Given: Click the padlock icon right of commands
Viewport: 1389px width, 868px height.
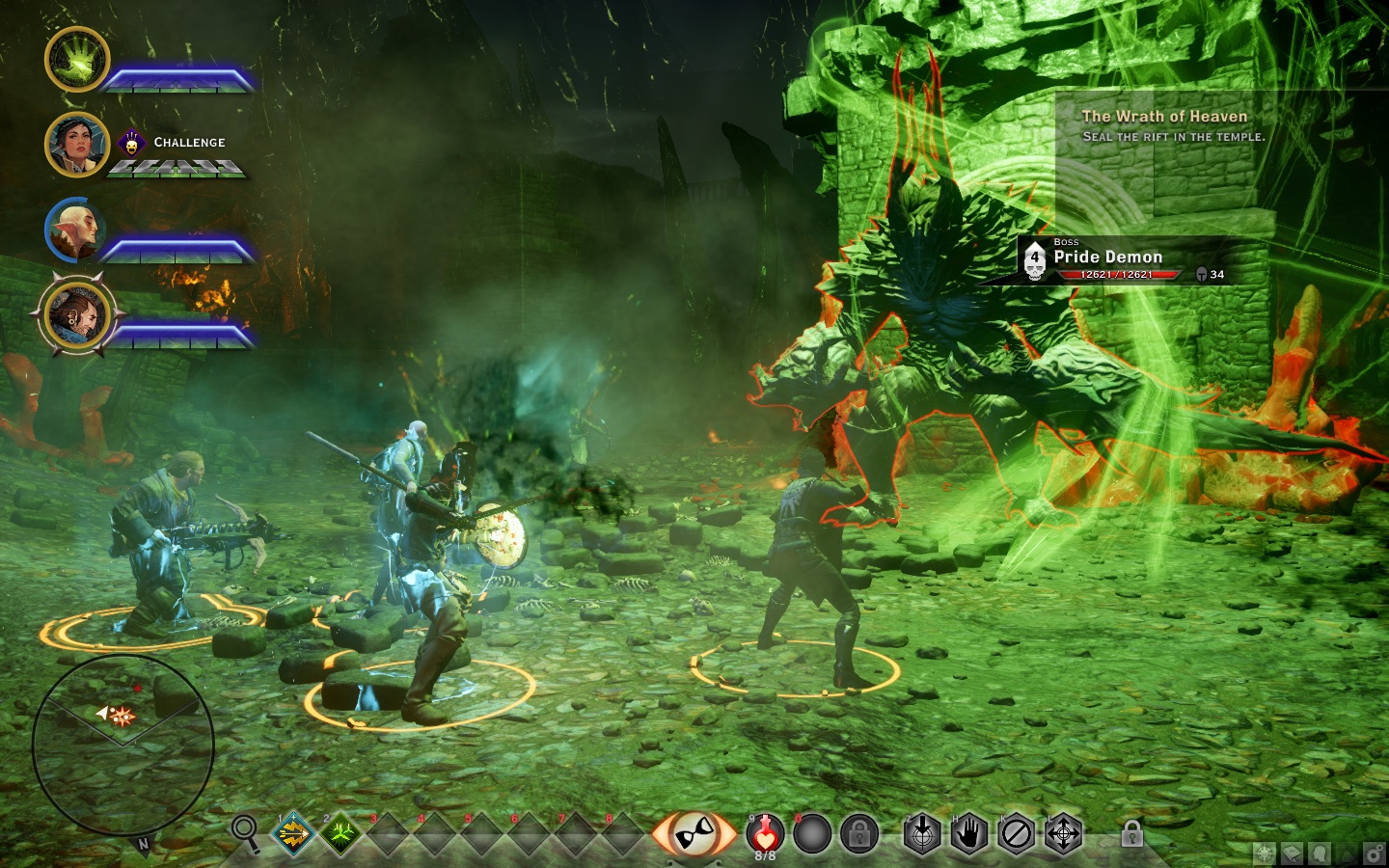Looking at the screenshot, I should 1131,834.
